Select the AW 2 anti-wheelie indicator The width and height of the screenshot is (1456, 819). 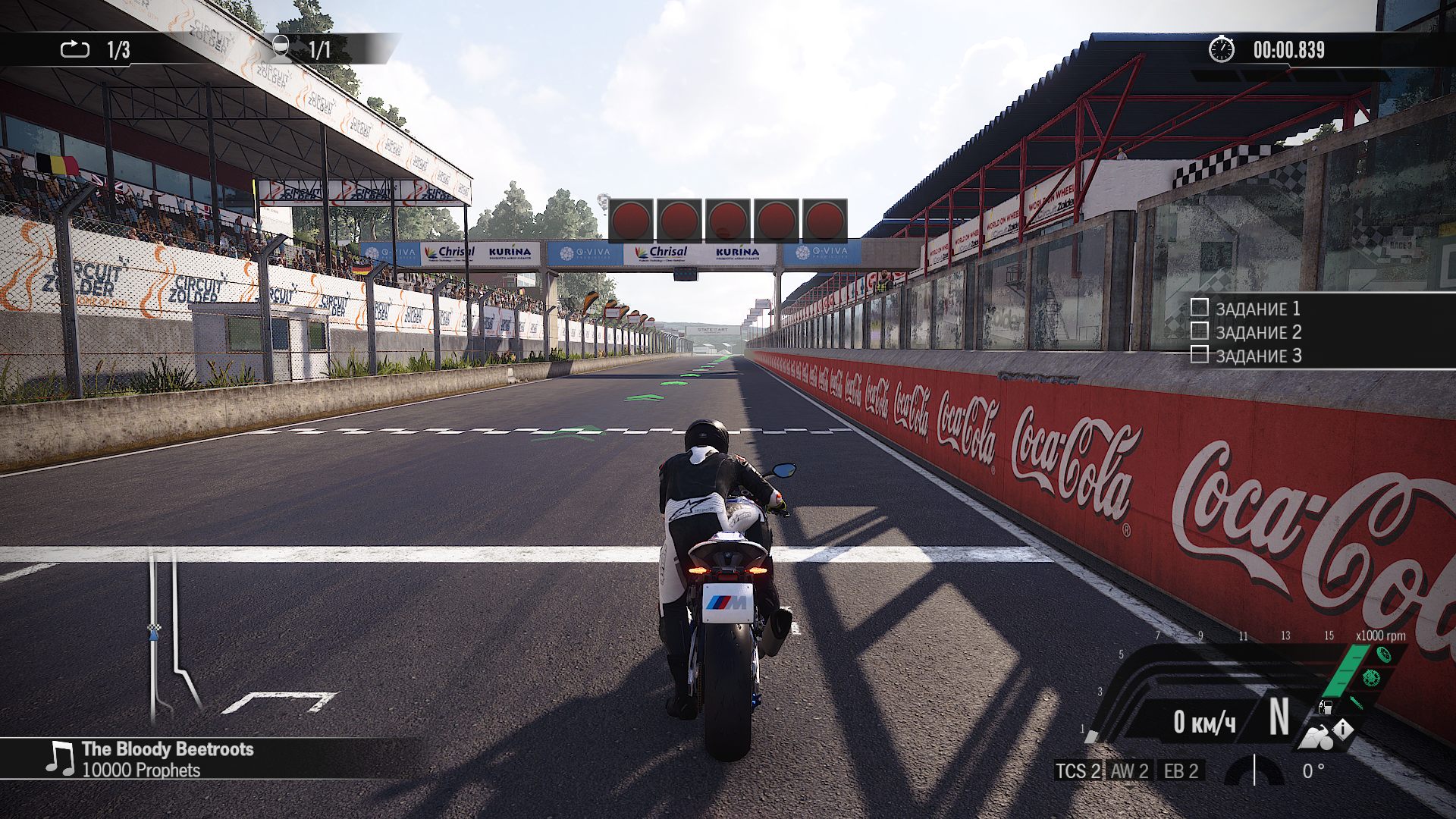(1130, 771)
